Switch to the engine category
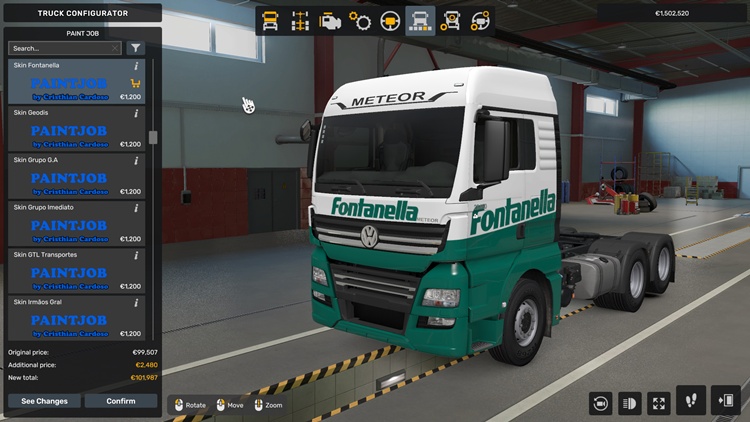 pos(330,20)
